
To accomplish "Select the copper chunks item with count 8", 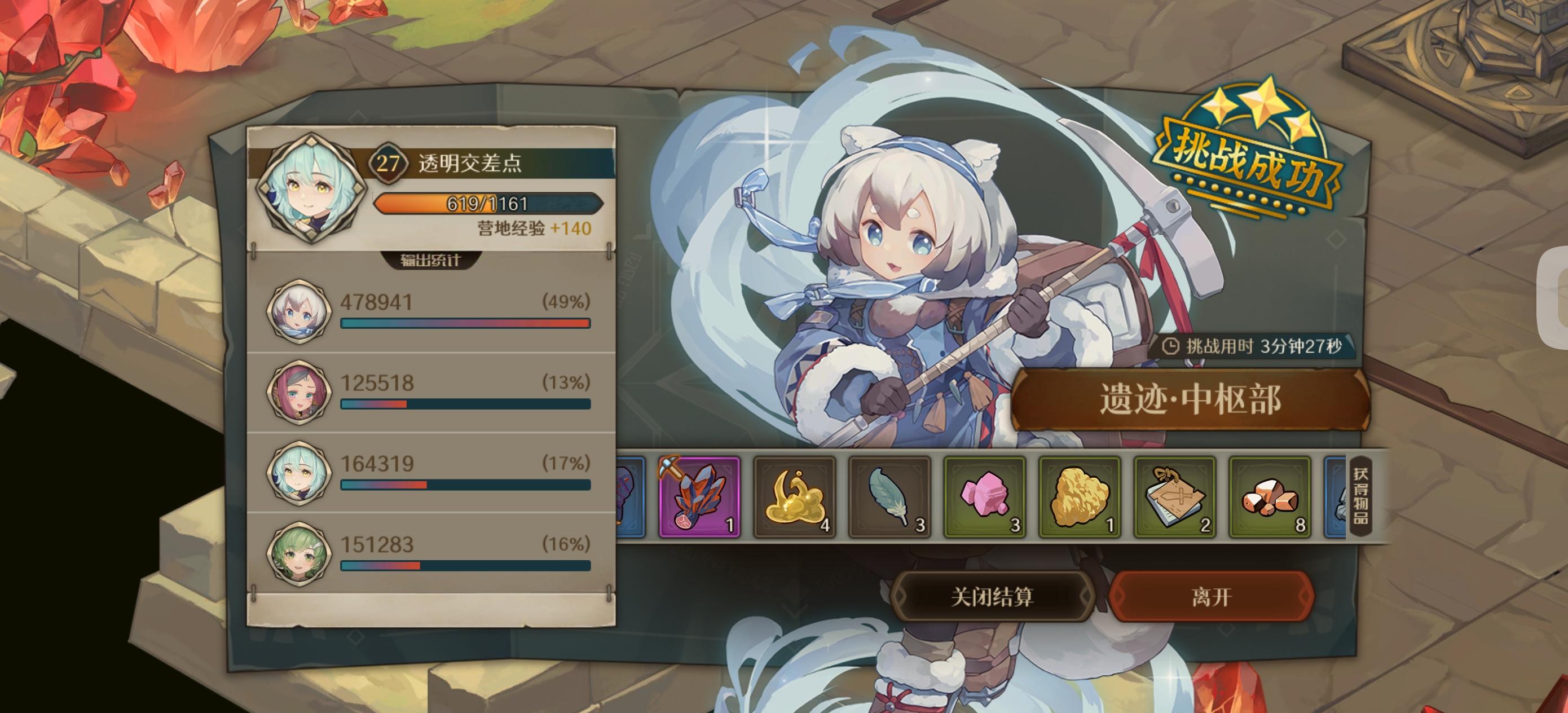I will click(1270, 498).
